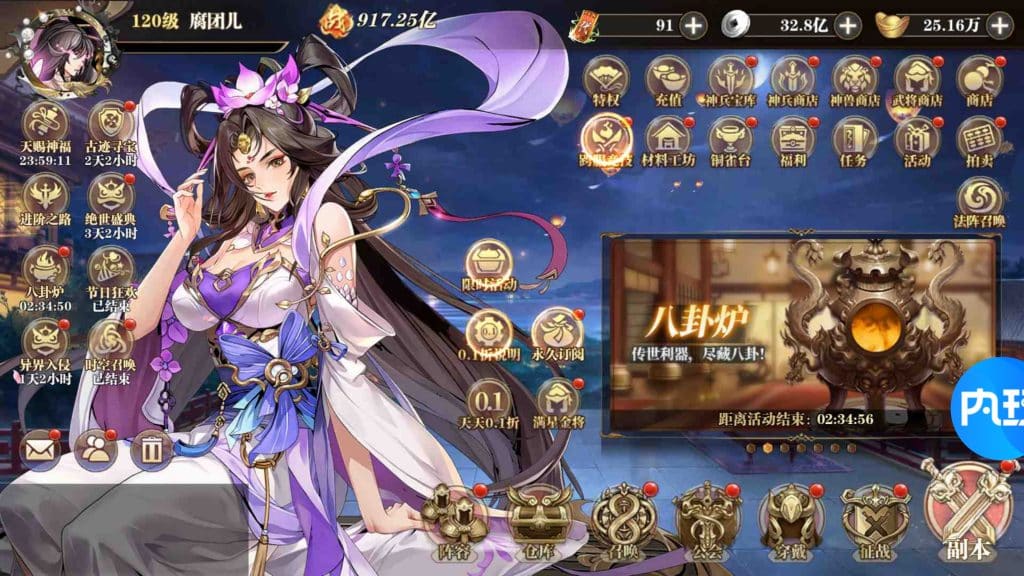The image size is (1024, 576).
Task: Open the 材料工坊 material workshop
Action: tap(670, 138)
